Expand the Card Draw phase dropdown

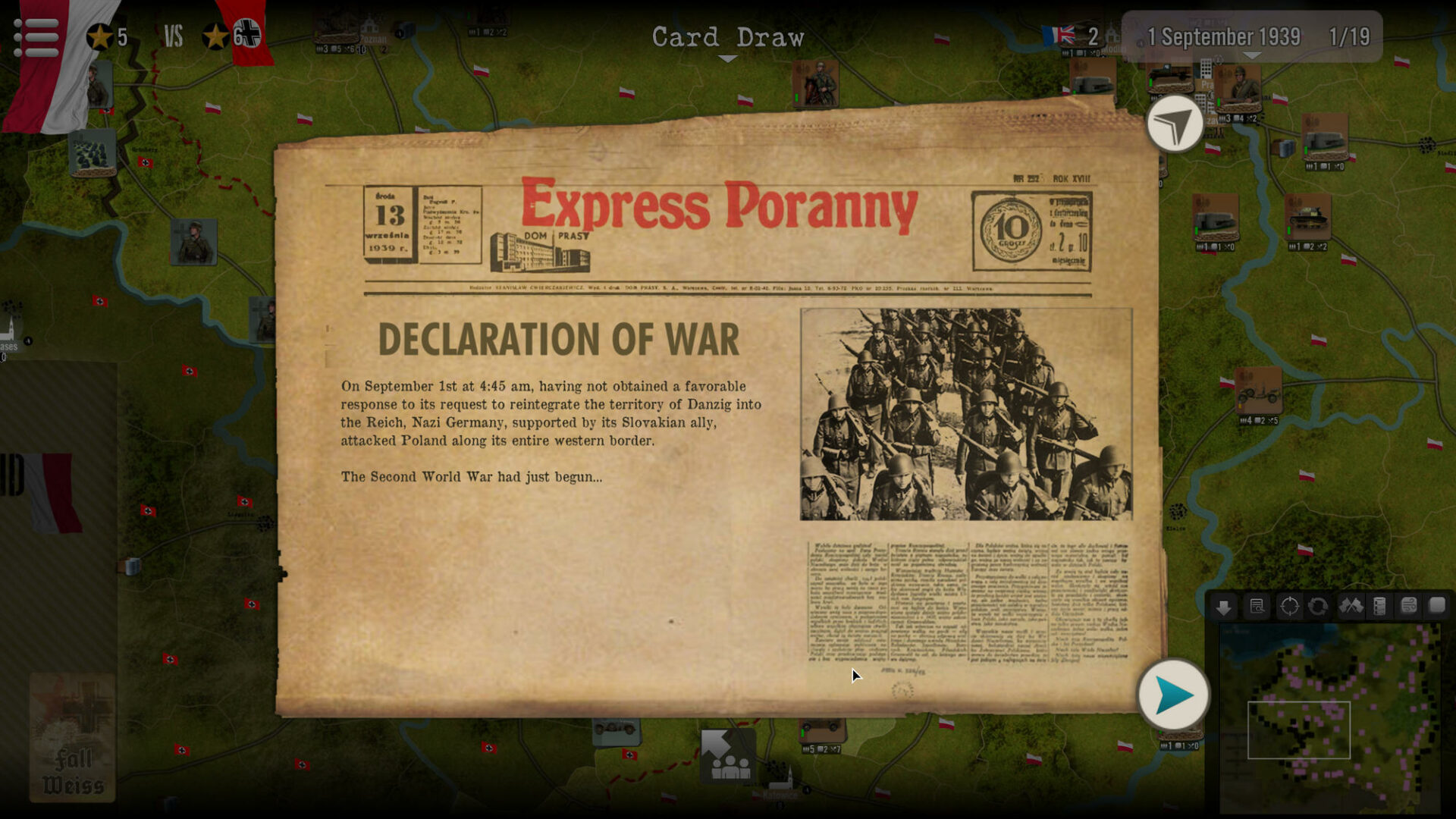coord(727,58)
